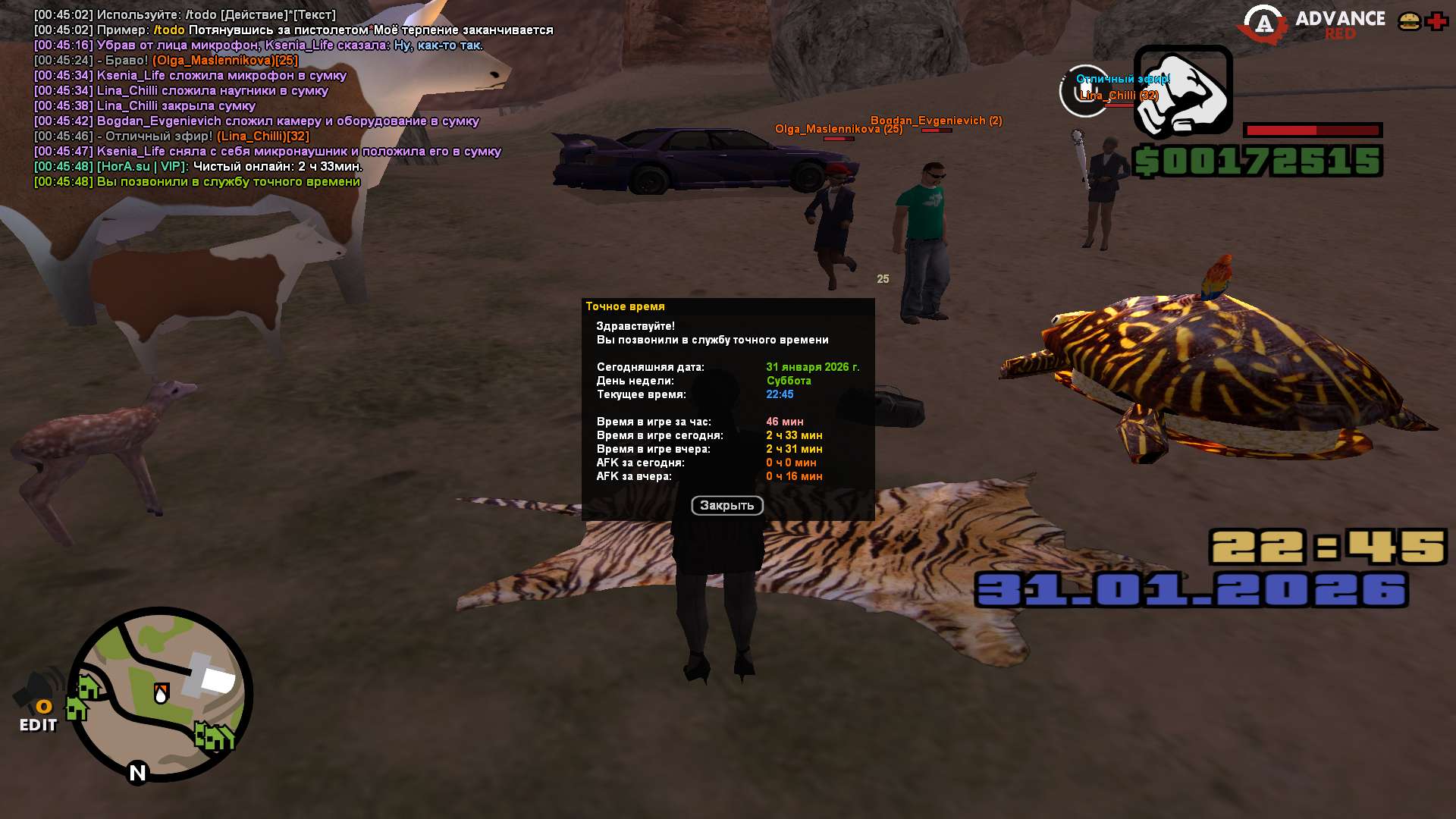Close the exact time dialog with Закрыть
This screenshot has width=1456, height=819.
point(726,505)
